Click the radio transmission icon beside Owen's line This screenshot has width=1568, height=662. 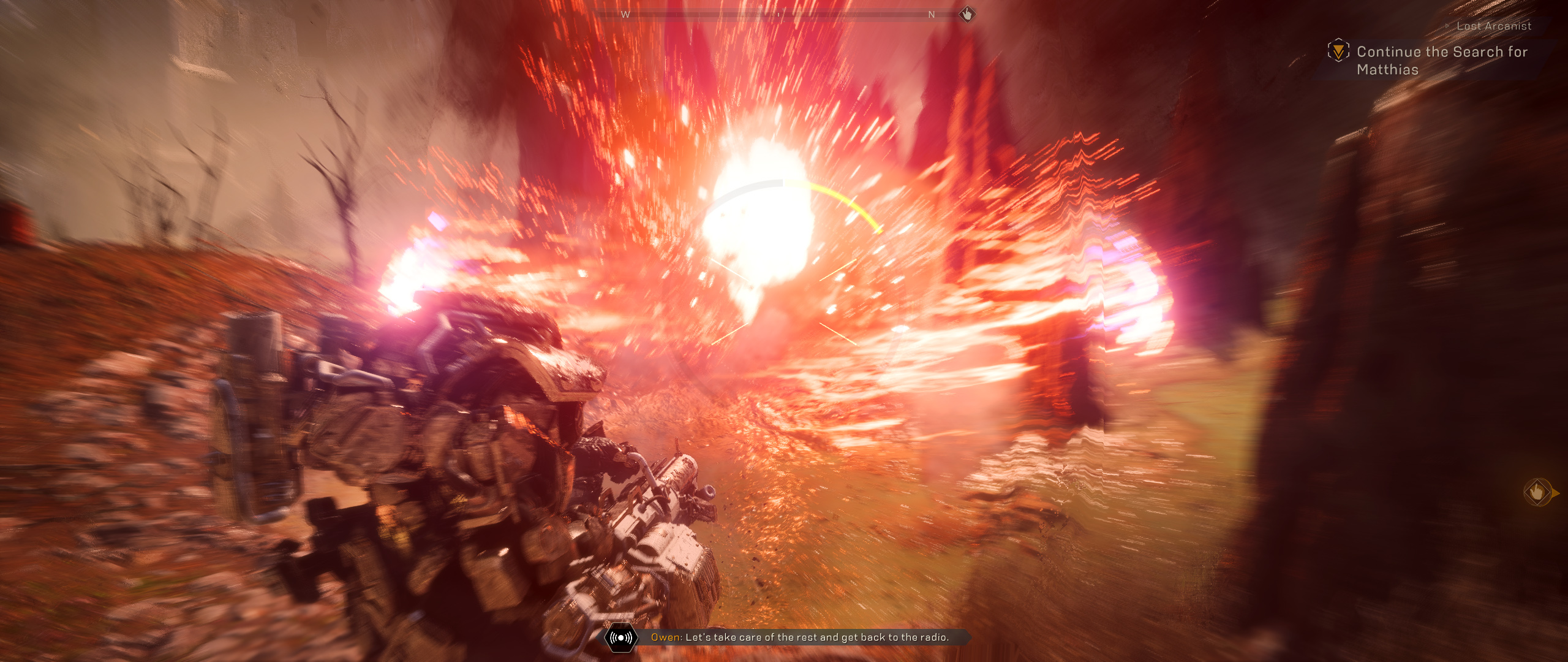tap(621, 637)
